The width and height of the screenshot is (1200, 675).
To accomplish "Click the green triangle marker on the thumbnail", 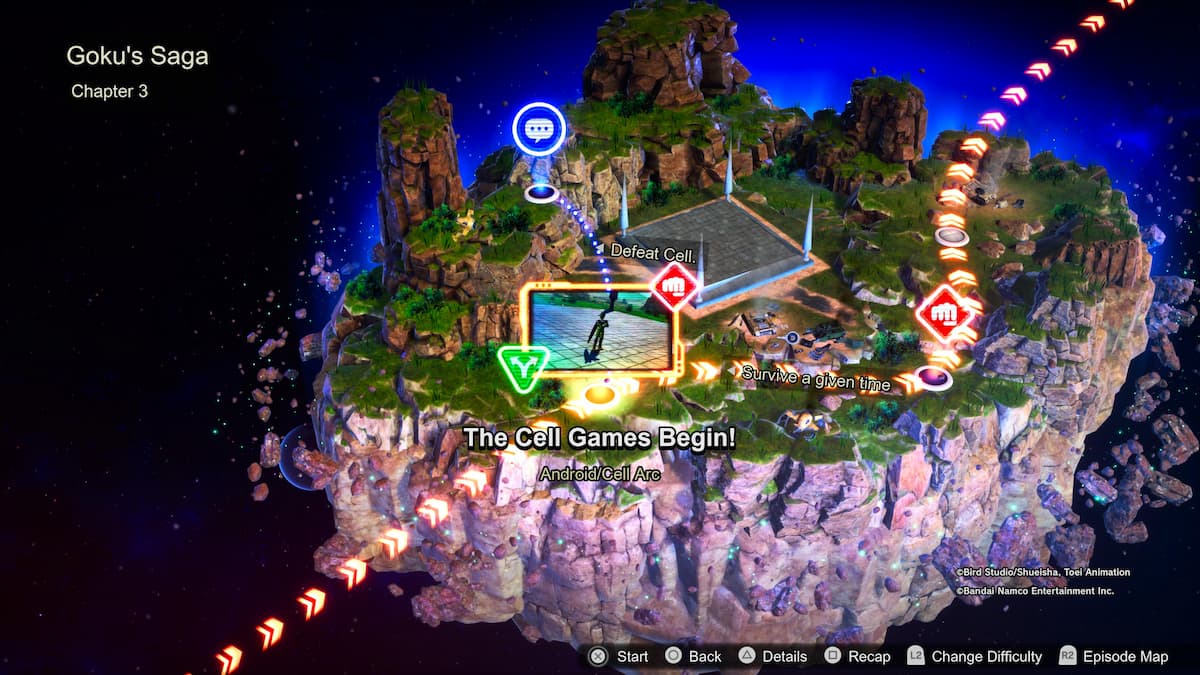I will pyautogui.click(x=521, y=368).
